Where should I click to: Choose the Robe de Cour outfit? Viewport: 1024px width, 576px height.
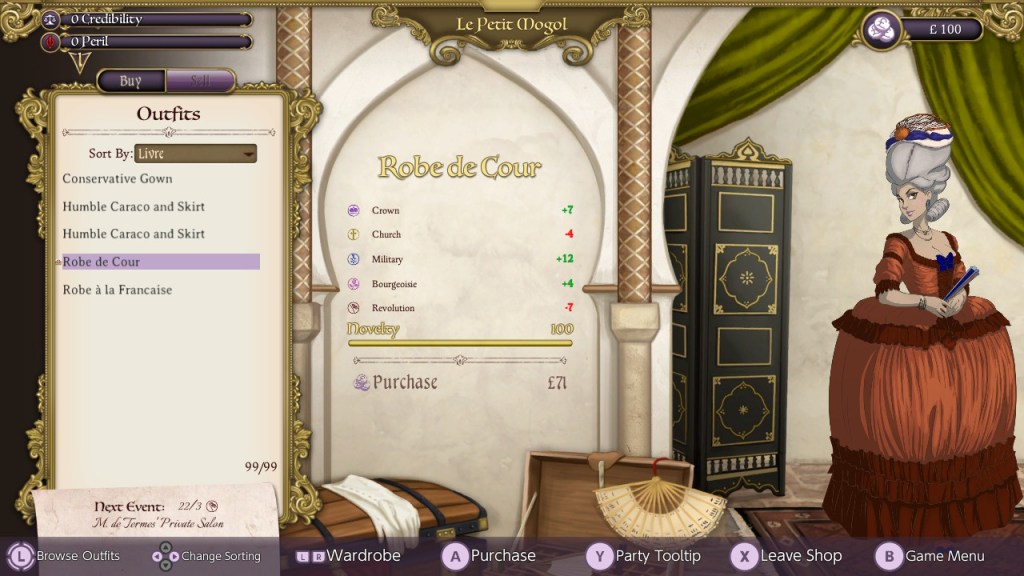coord(102,262)
